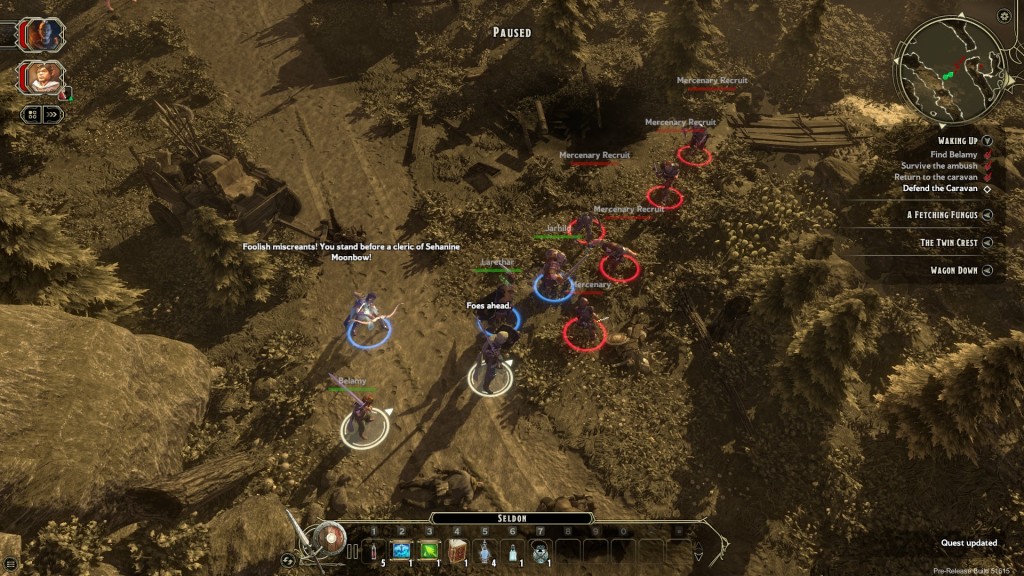Select the grey-skinned character portrait
The height and width of the screenshot is (576, 1024).
point(45,34)
